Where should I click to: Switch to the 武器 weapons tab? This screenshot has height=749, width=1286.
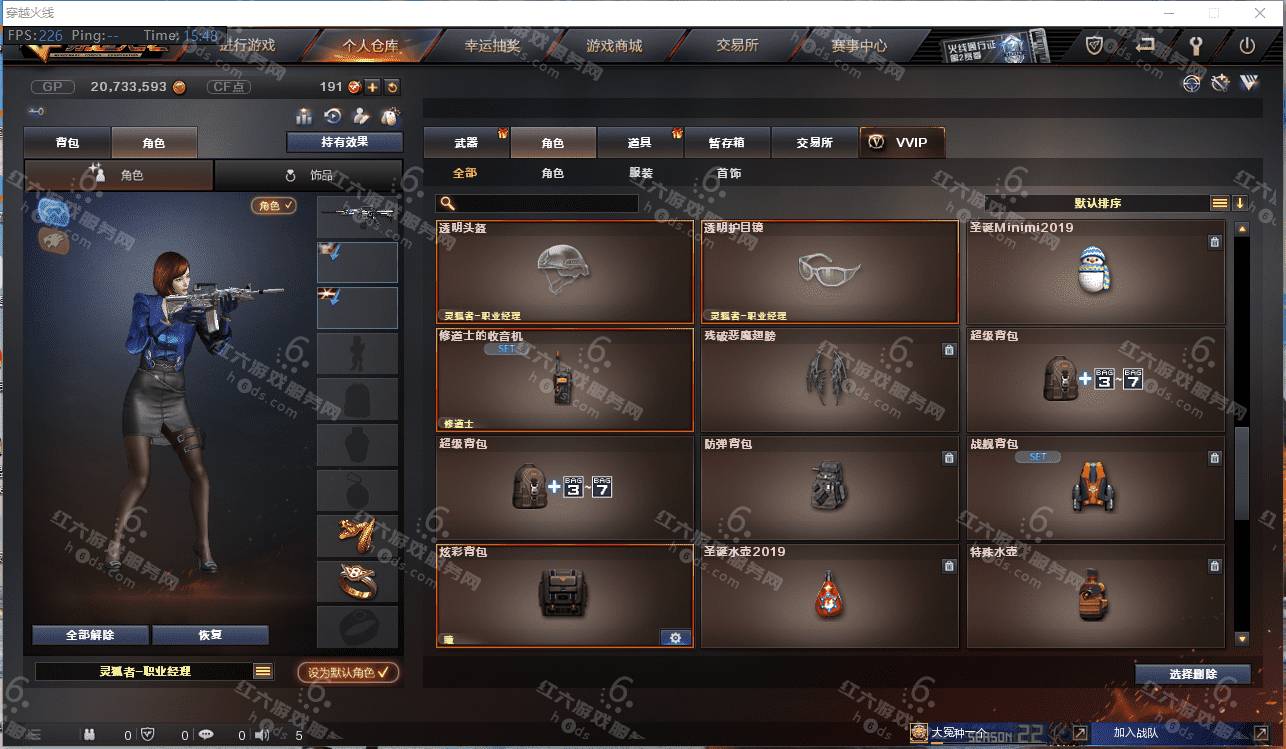pos(466,143)
